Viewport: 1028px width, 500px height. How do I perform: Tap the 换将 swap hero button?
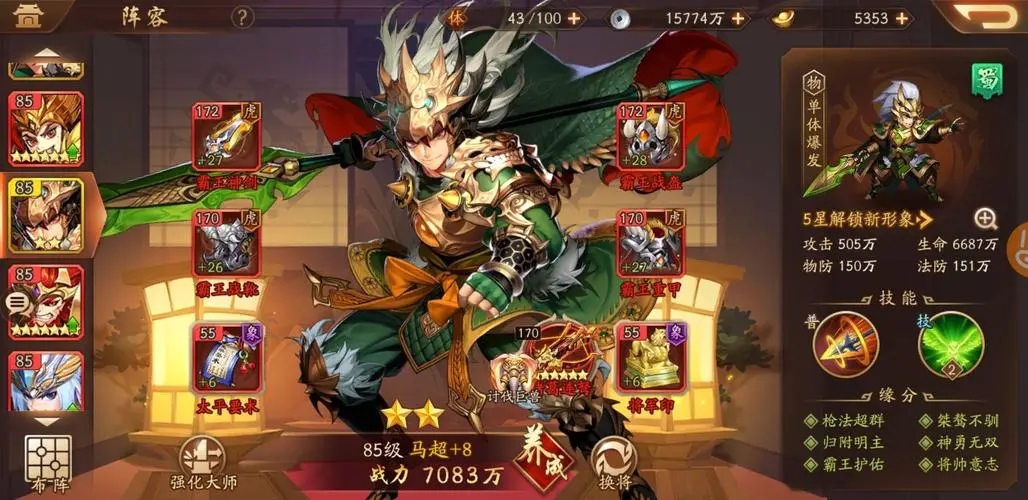(x=614, y=462)
